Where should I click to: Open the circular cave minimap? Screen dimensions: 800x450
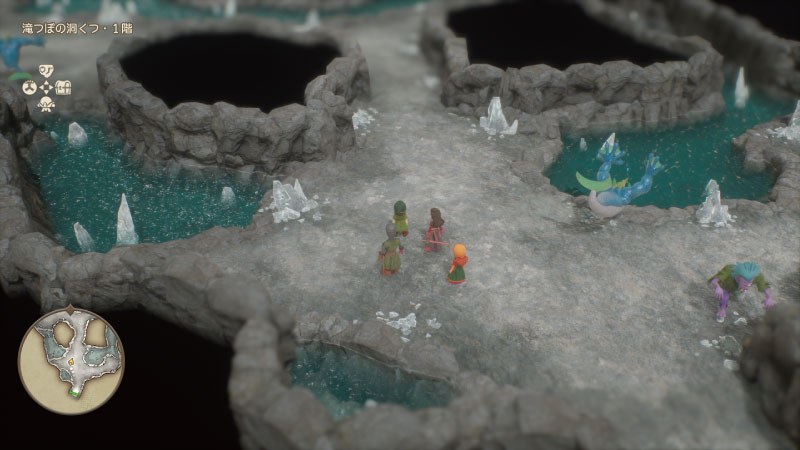[x=70, y=359]
